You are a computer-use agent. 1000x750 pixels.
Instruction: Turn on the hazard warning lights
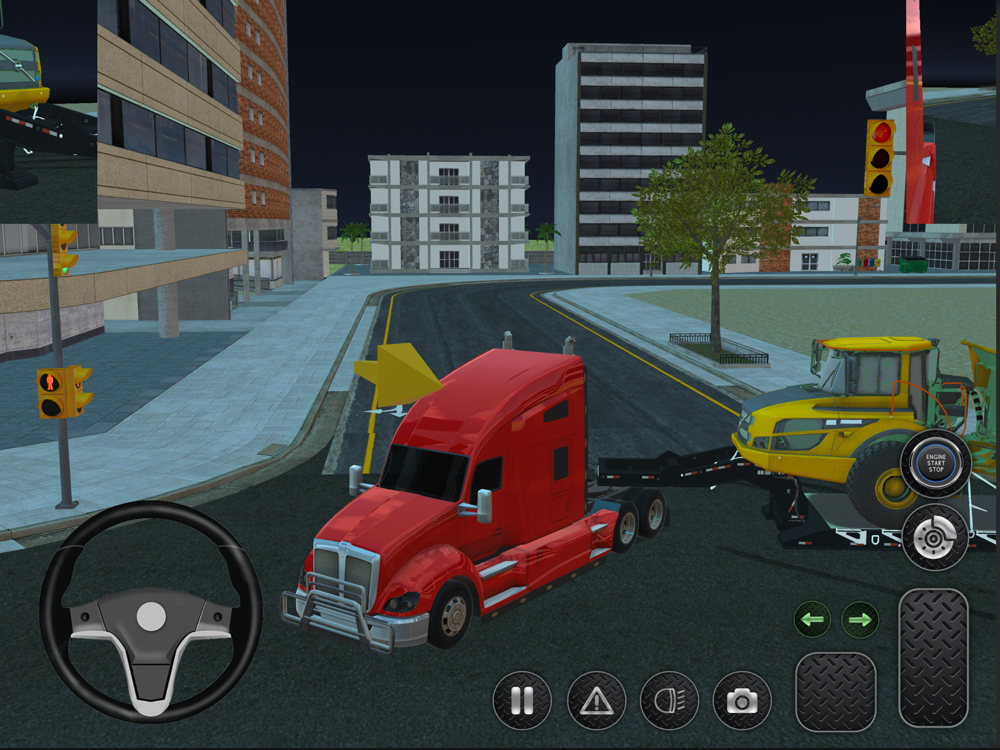(x=596, y=700)
